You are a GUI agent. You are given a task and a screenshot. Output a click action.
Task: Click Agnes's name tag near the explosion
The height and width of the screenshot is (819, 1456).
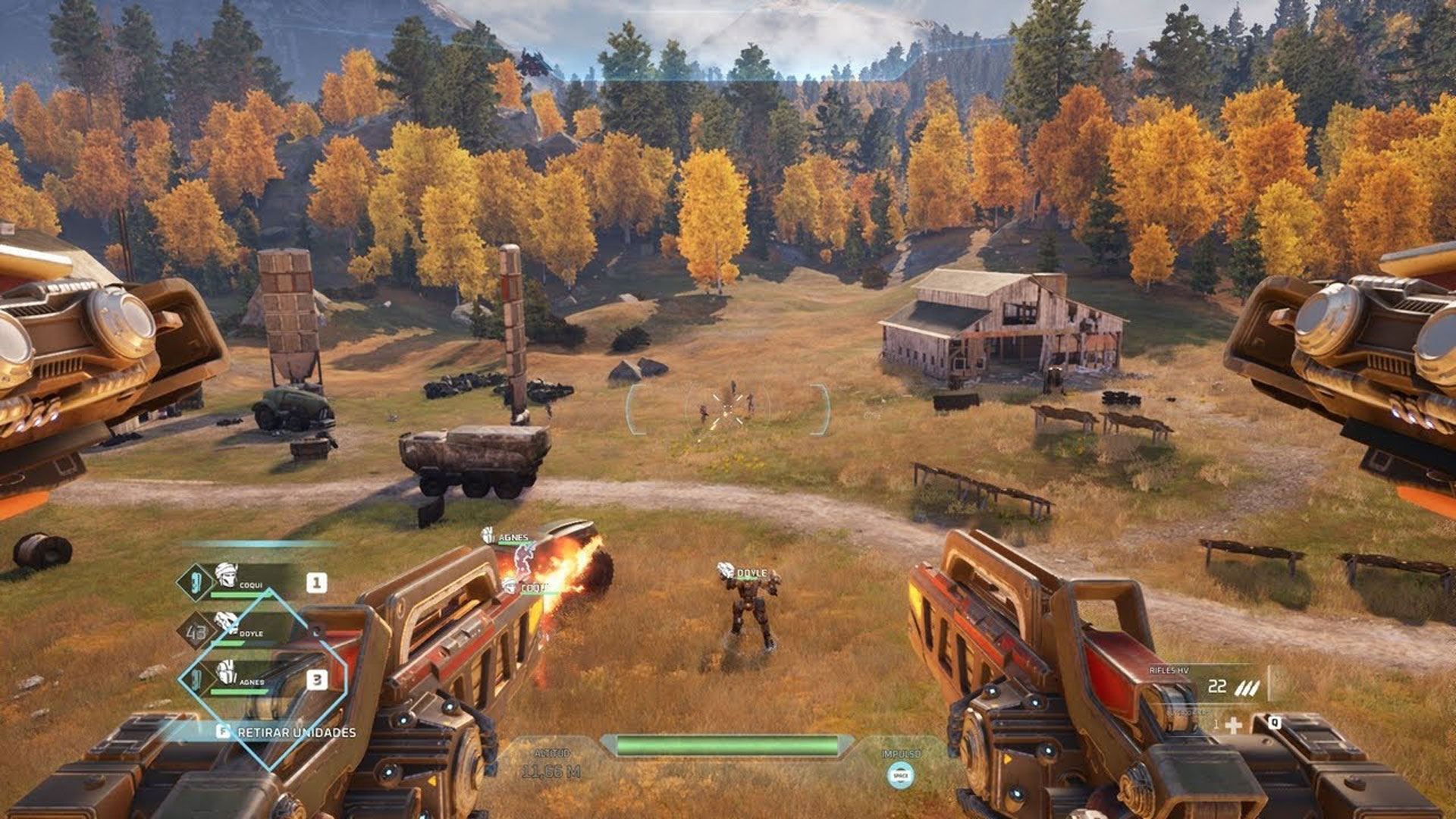[x=513, y=538]
